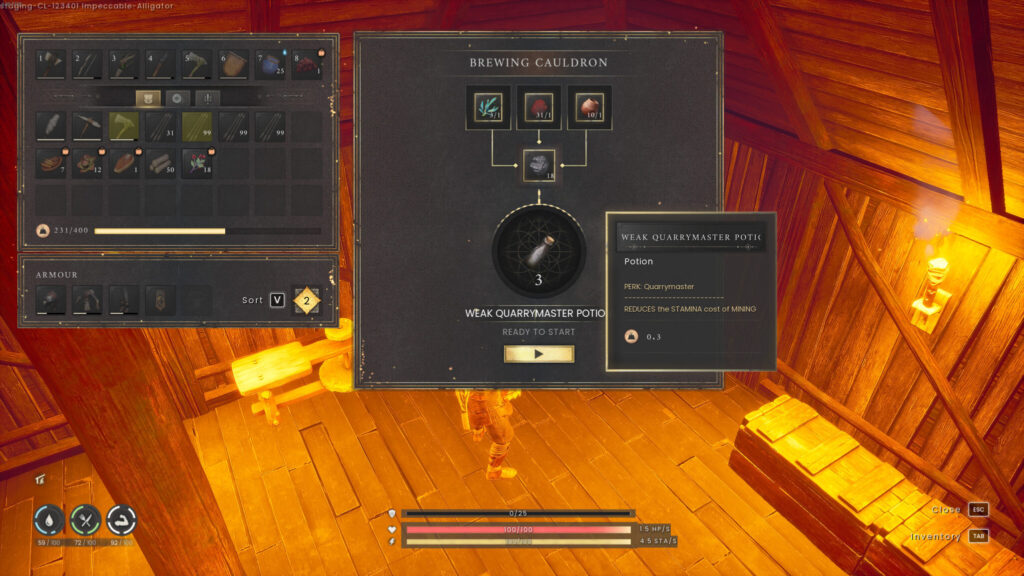Switch to the highlighted first inventory tab
This screenshot has width=1024, height=576.
click(x=150, y=98)
